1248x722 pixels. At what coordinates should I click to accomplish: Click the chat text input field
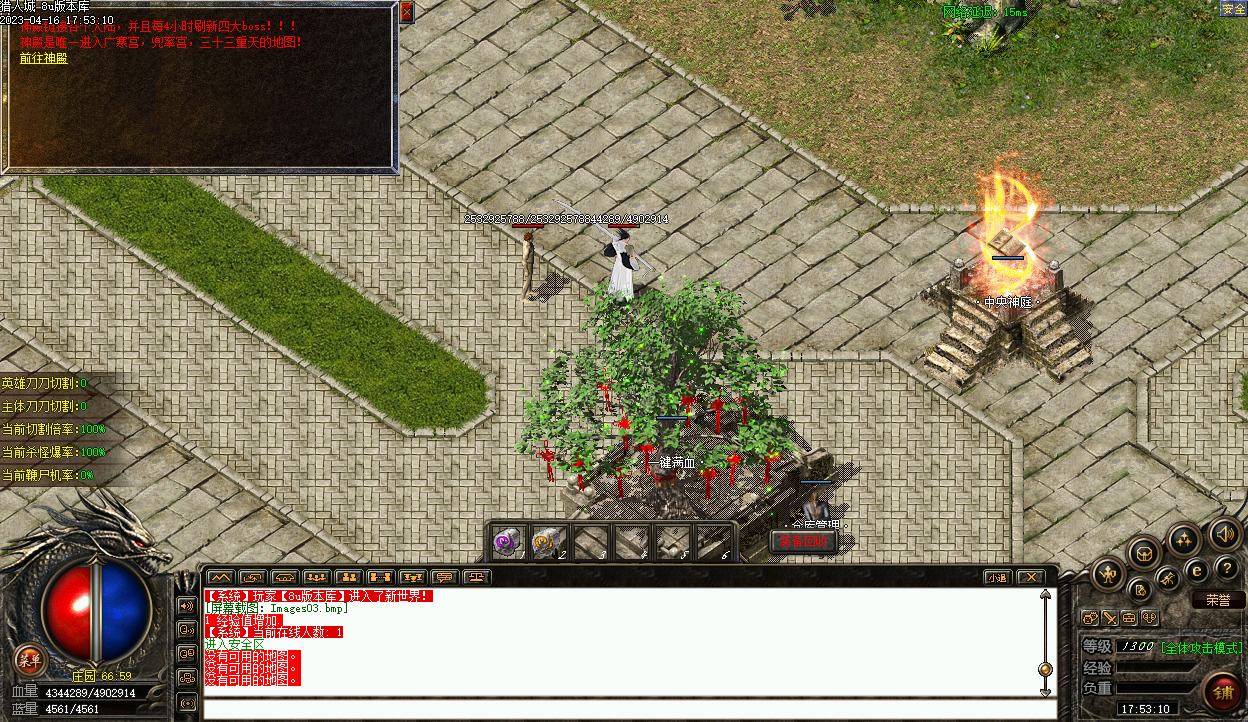(x=630, y=709)
